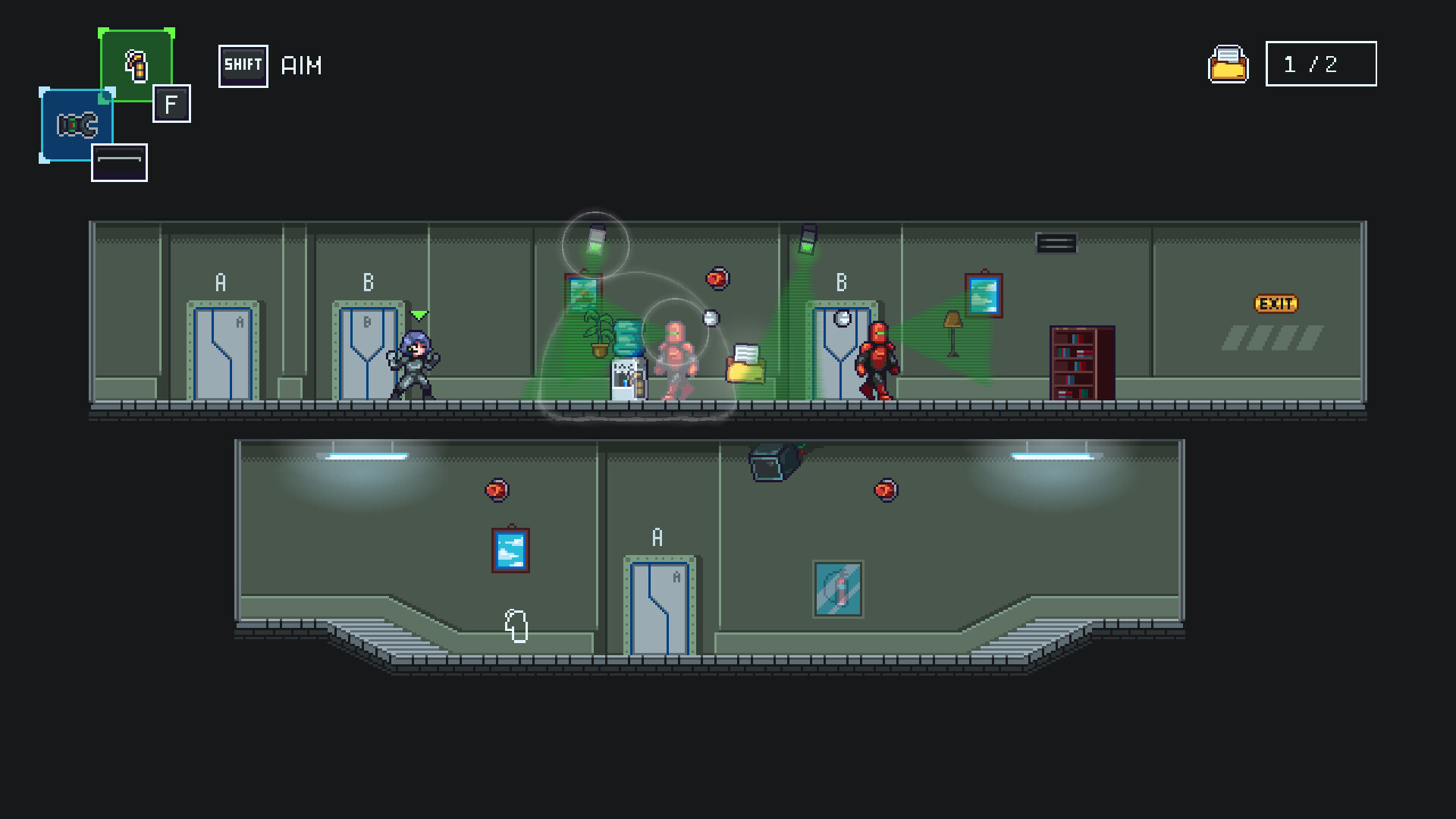Toggle the F keybind on the grenade slot

[171, 104]
